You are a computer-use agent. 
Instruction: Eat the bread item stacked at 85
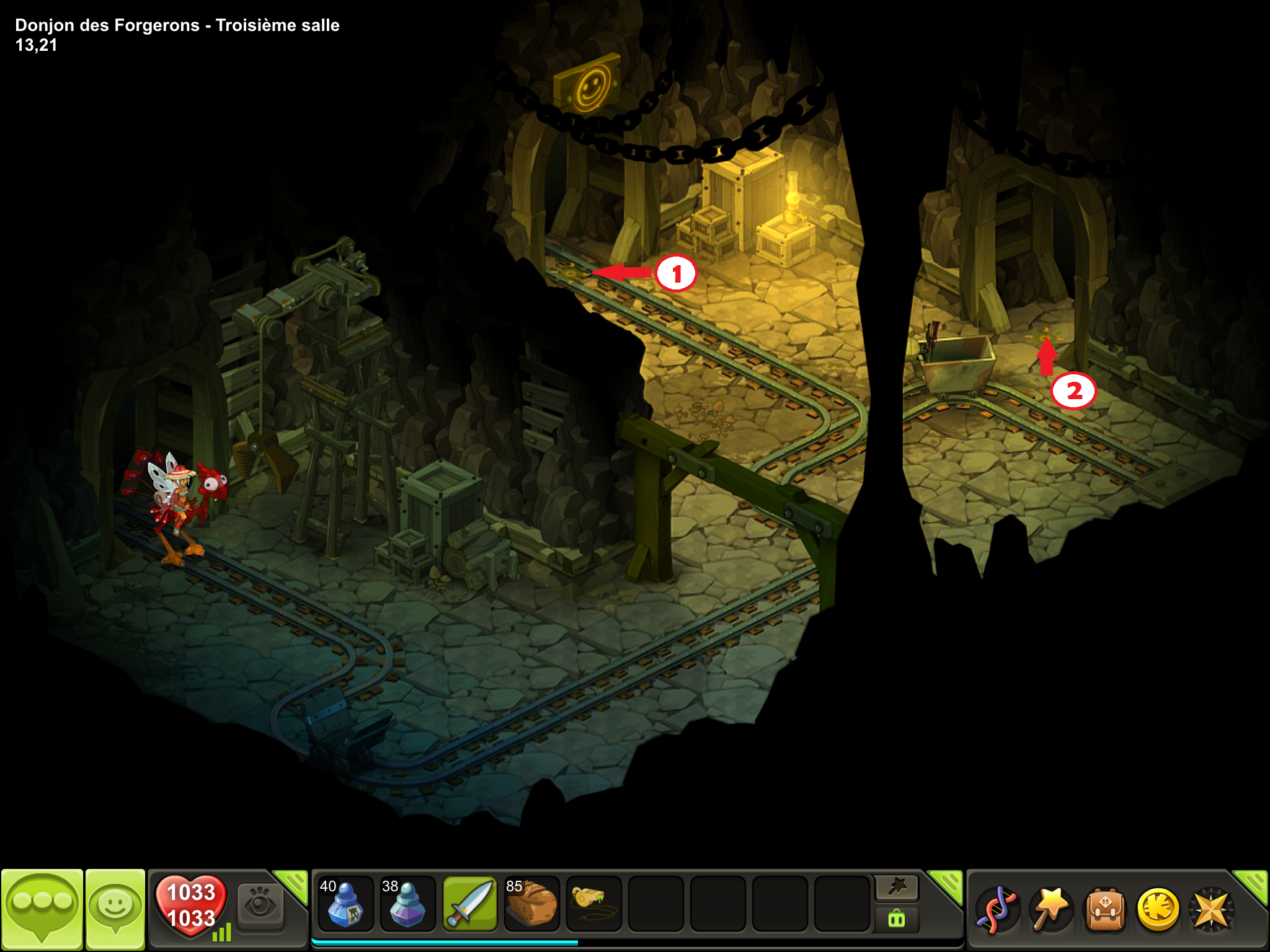pyautogui.click(x=531, y=904)
